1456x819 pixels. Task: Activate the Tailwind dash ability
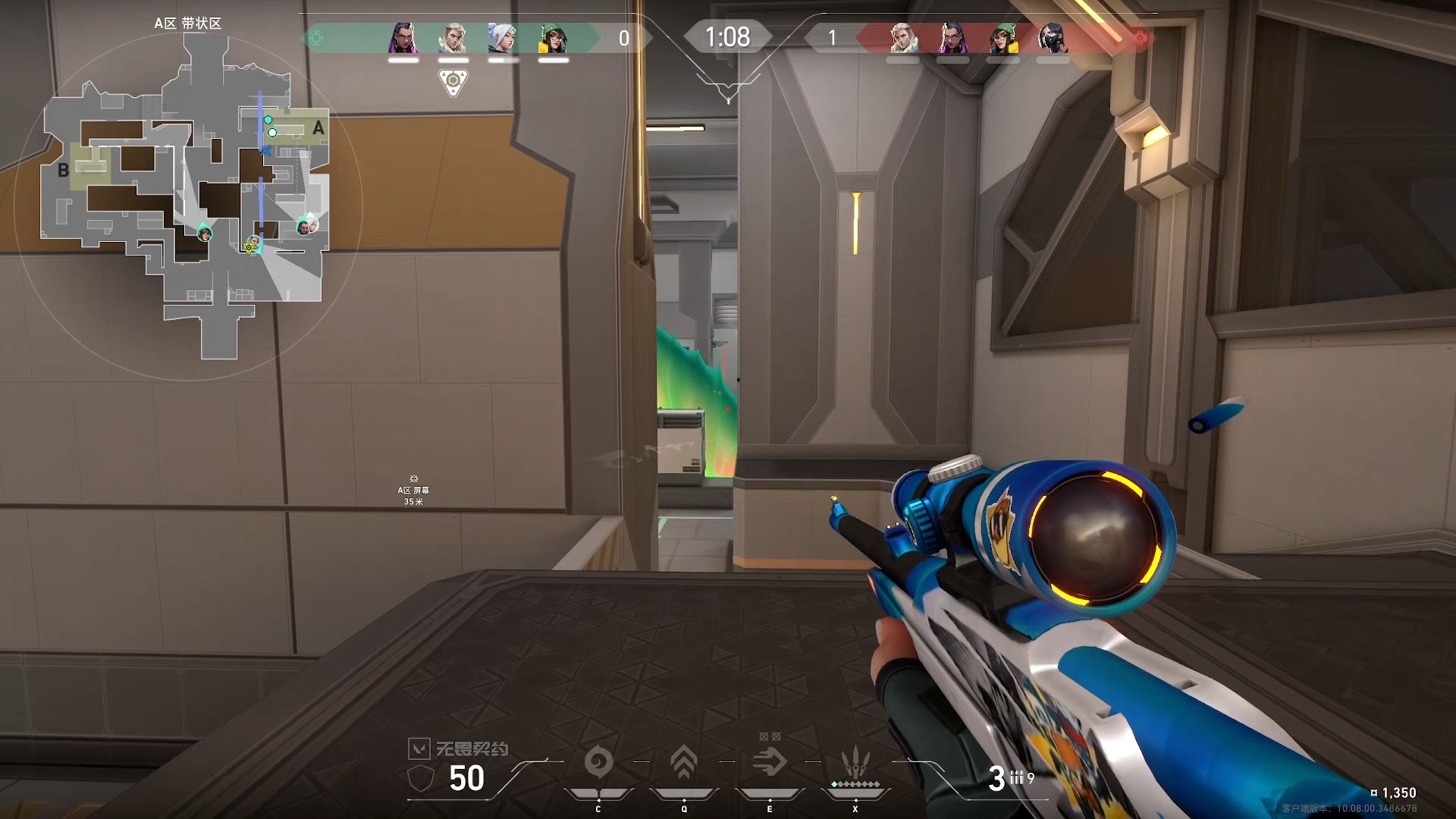769,762
